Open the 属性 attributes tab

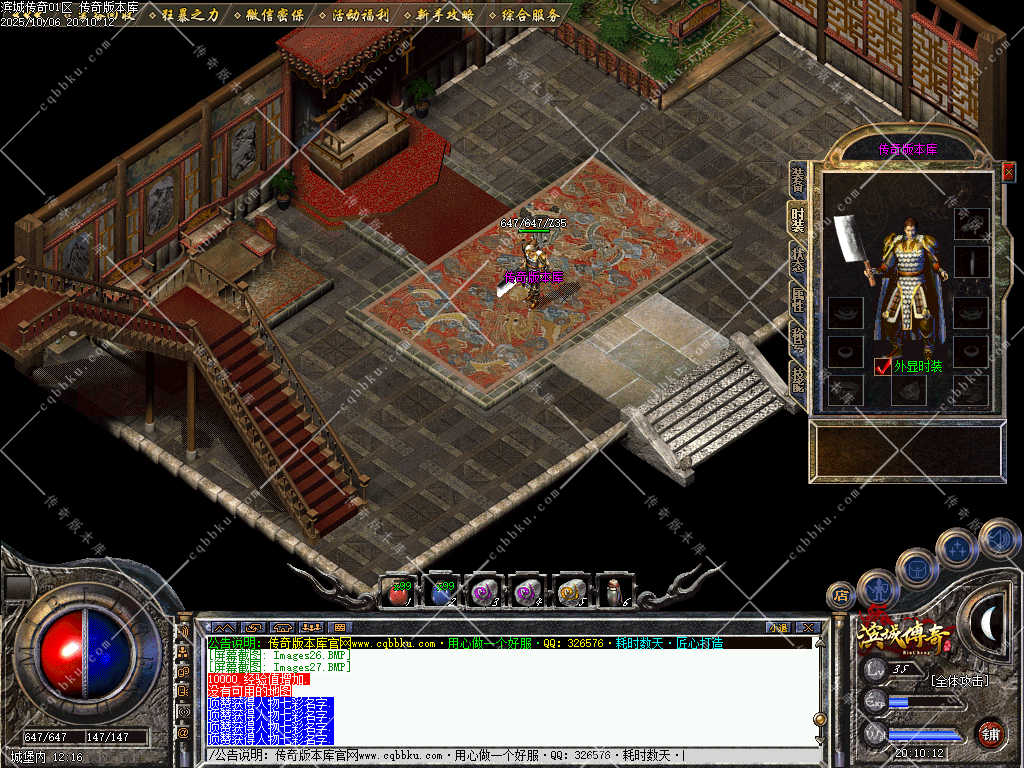click(x=798, y=301)
